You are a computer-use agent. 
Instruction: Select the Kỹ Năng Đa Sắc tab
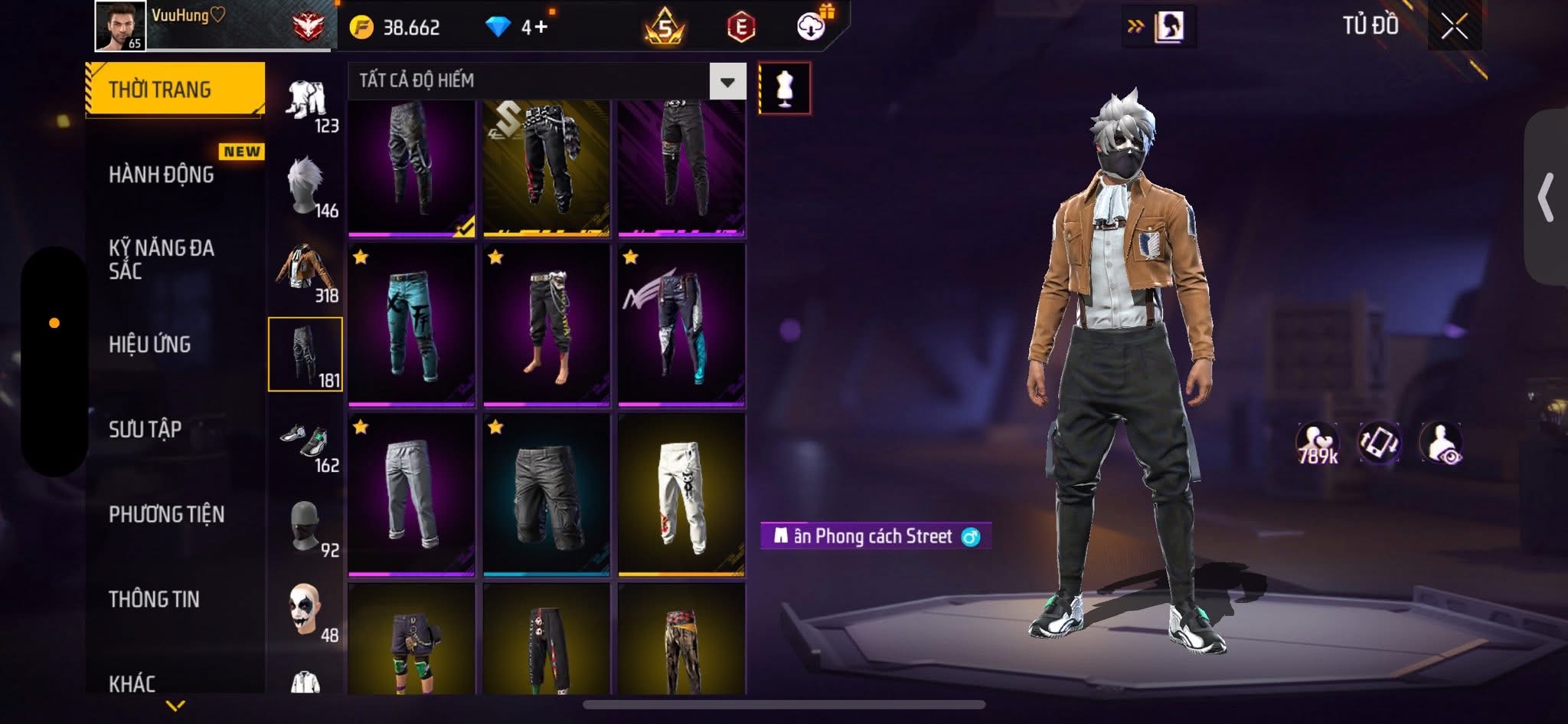pyautogui.click(x=162, y=259)
